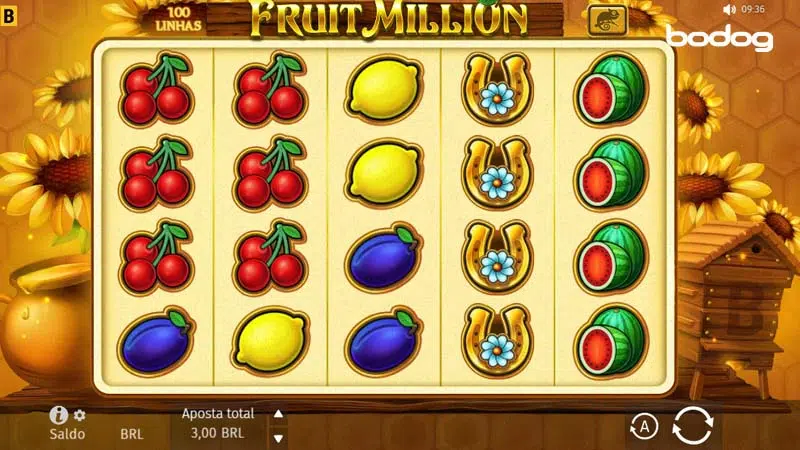Decrease total bet with the down arrow
800x450 pixels.
click(279, 437)
